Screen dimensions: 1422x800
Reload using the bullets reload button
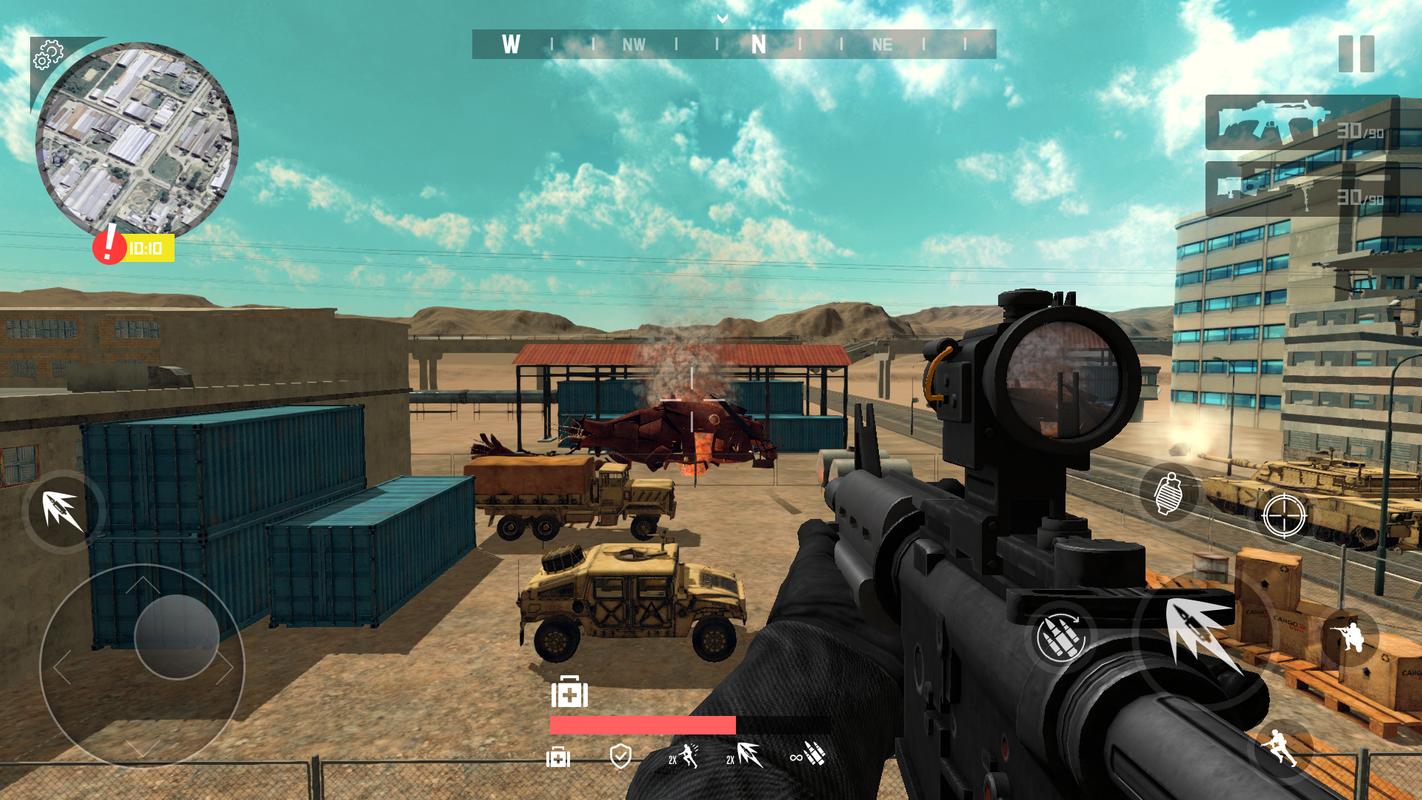coord(1062,635)
